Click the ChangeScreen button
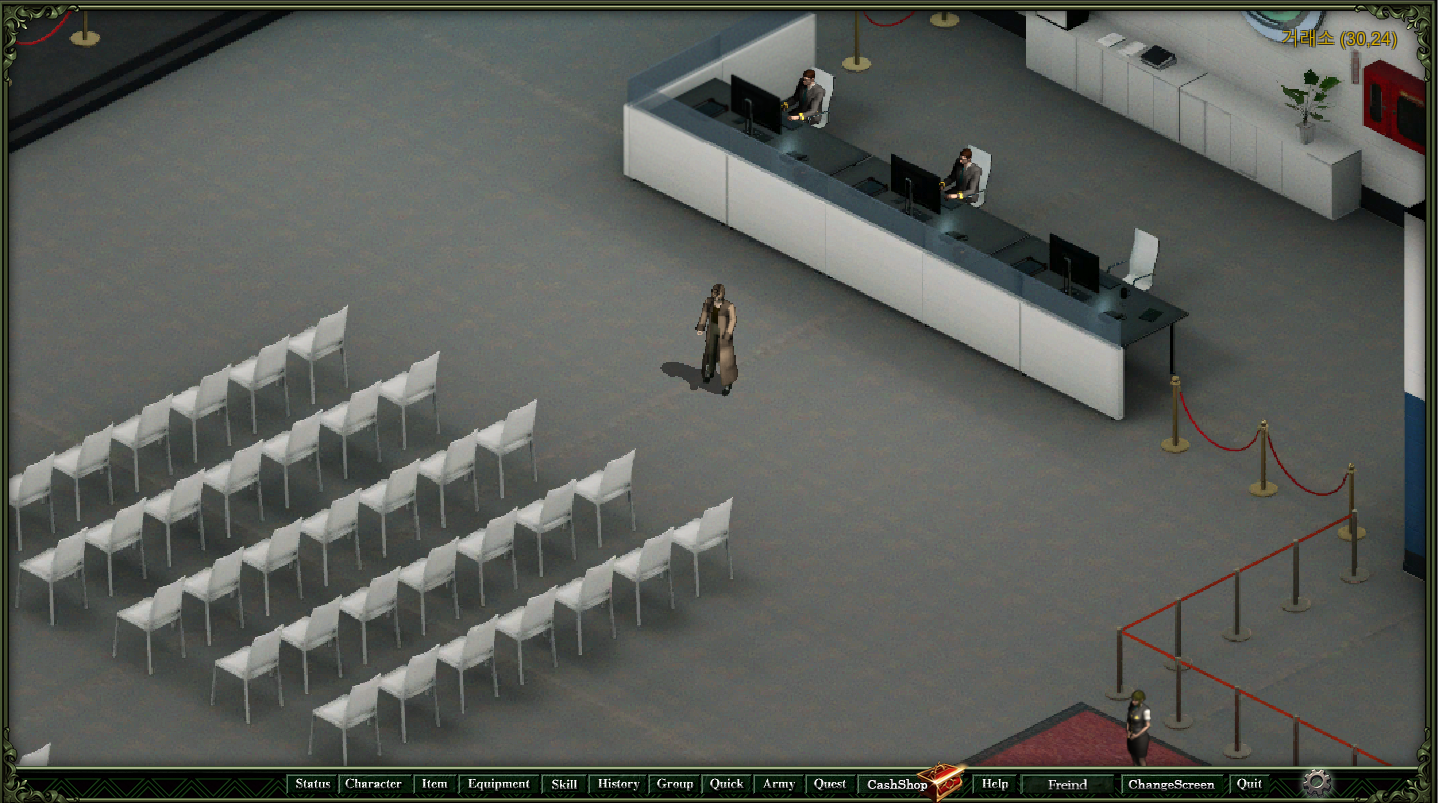The image size is (1438, 803). coord(1171,785)
